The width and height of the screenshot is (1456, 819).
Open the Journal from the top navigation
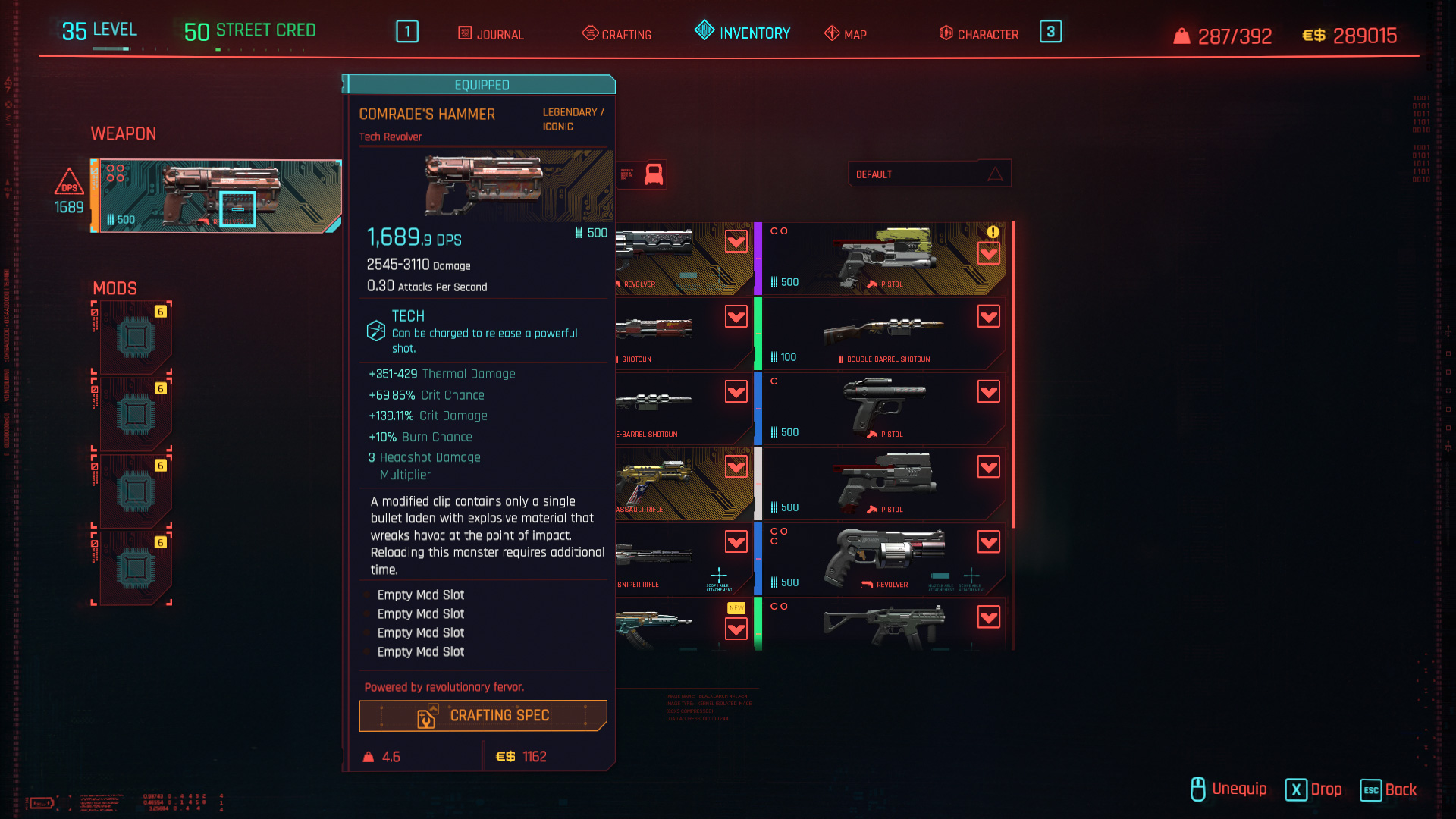coord(489,33)
